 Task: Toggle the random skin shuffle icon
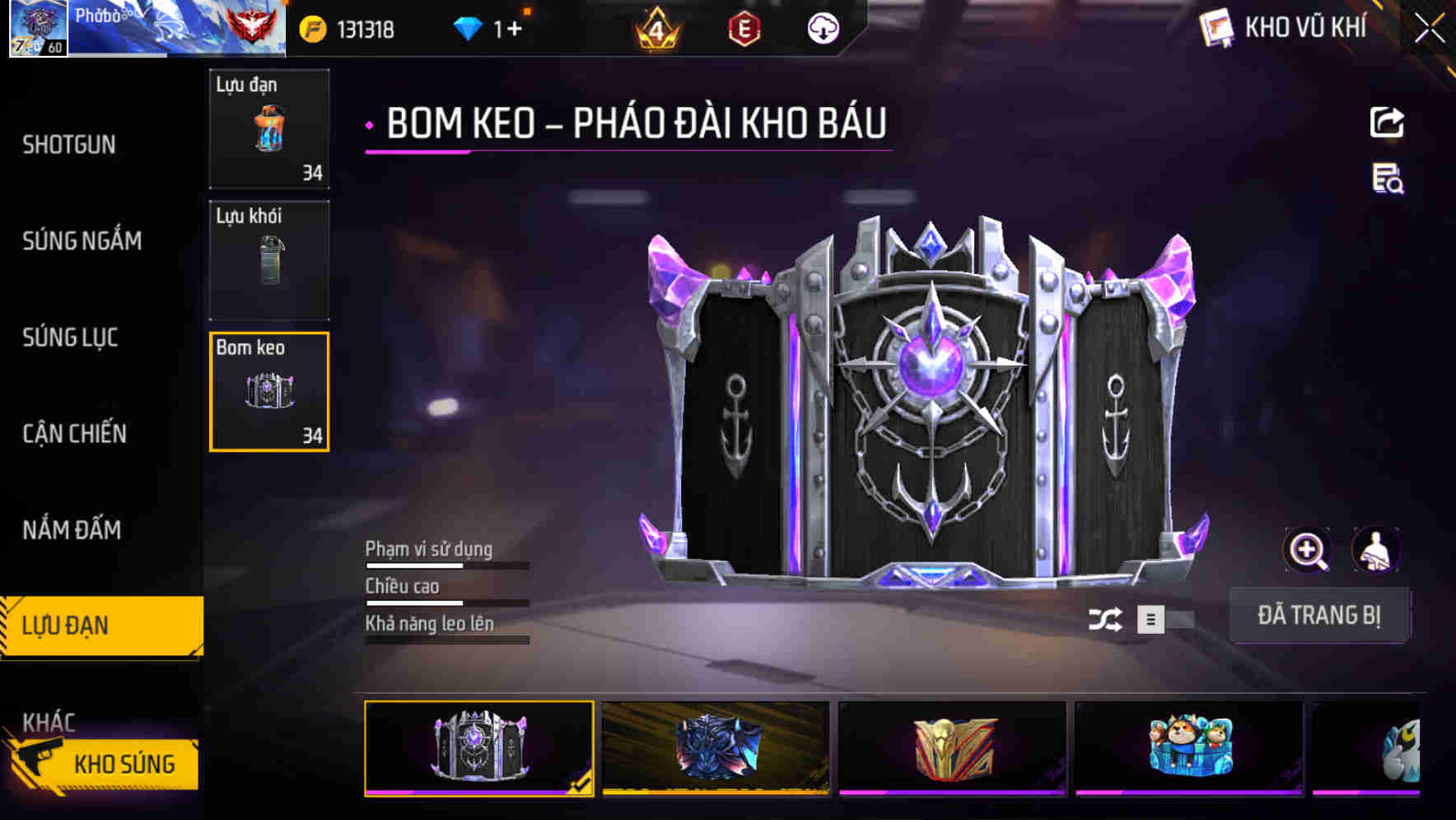click(1107, 619)
